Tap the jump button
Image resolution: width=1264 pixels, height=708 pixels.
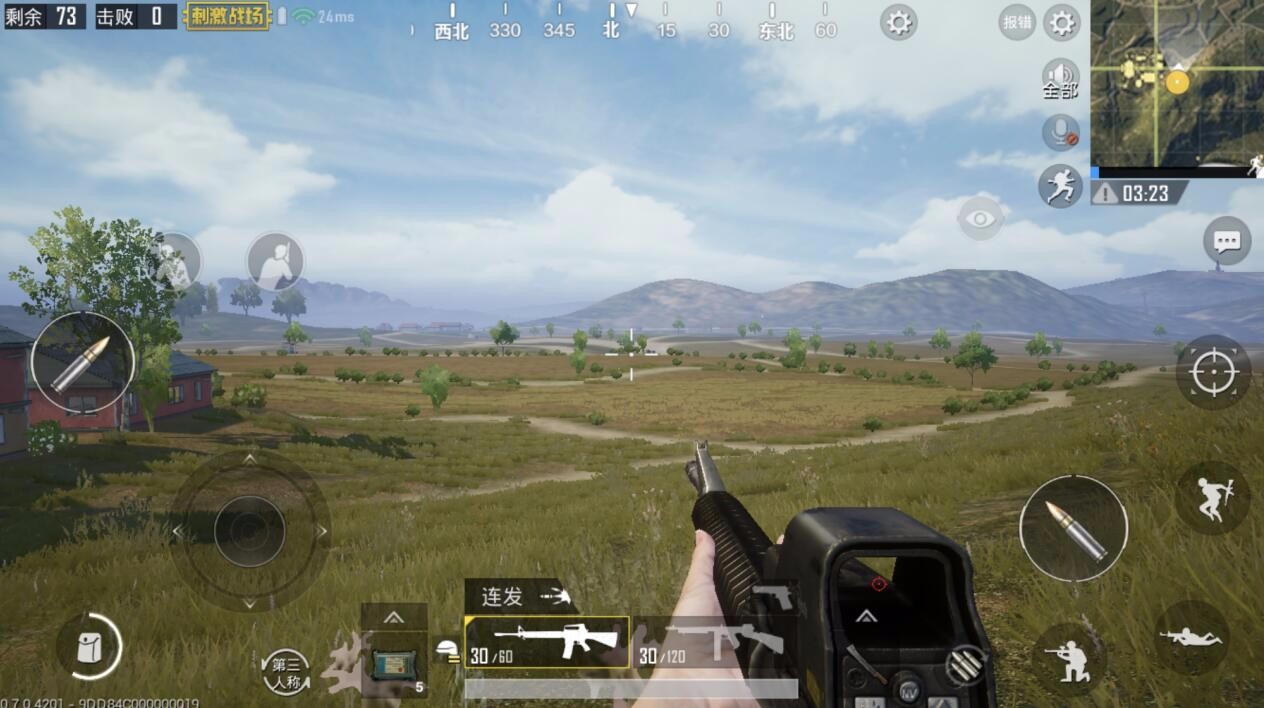[x=1212, y=498]
